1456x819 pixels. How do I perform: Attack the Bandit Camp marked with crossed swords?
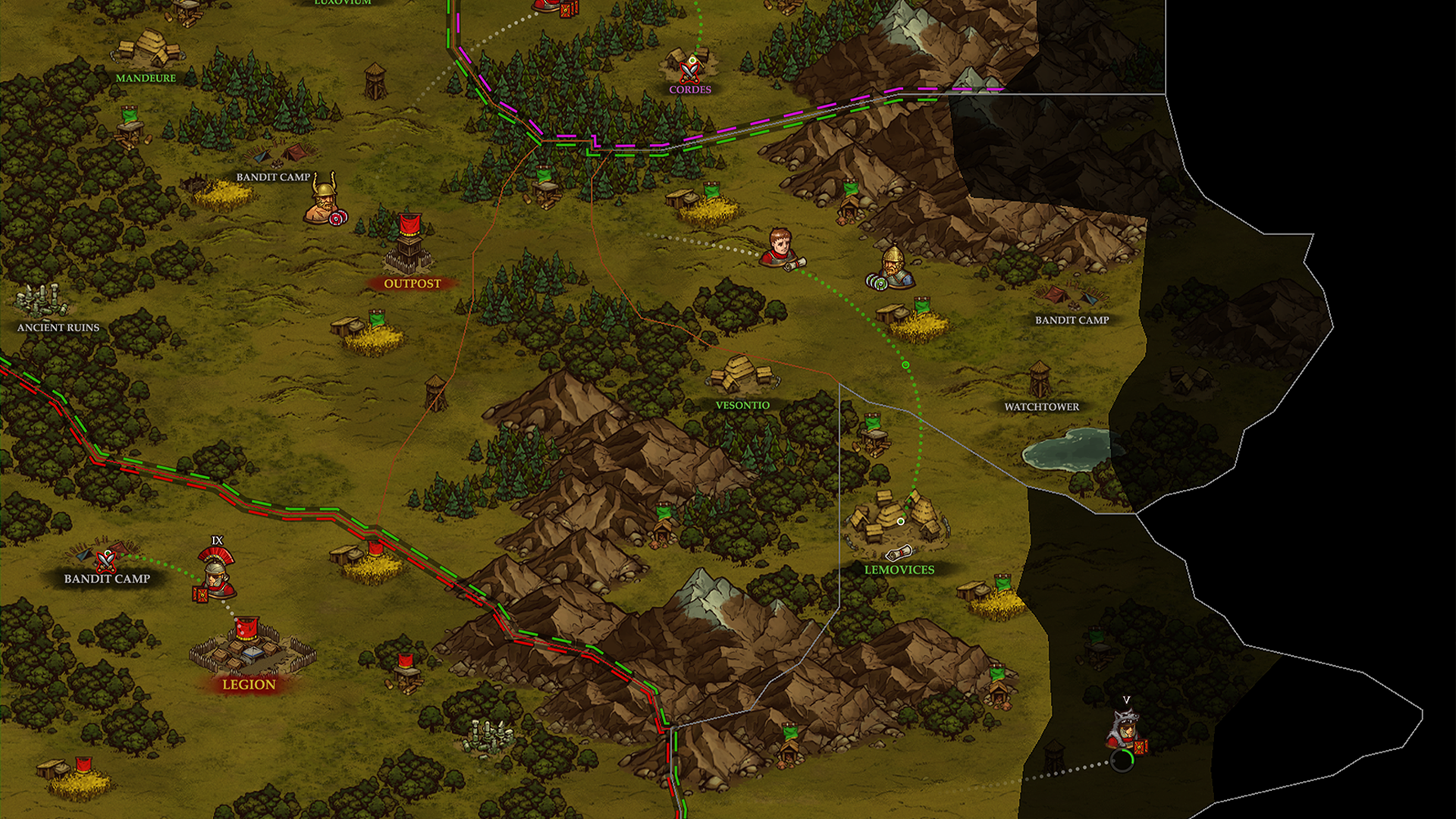point(105,559)
